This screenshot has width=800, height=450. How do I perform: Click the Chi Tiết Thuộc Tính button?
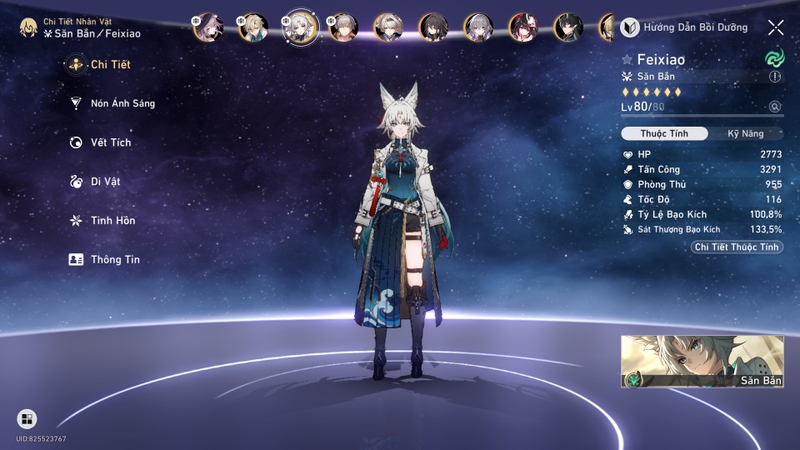(738, 247)
